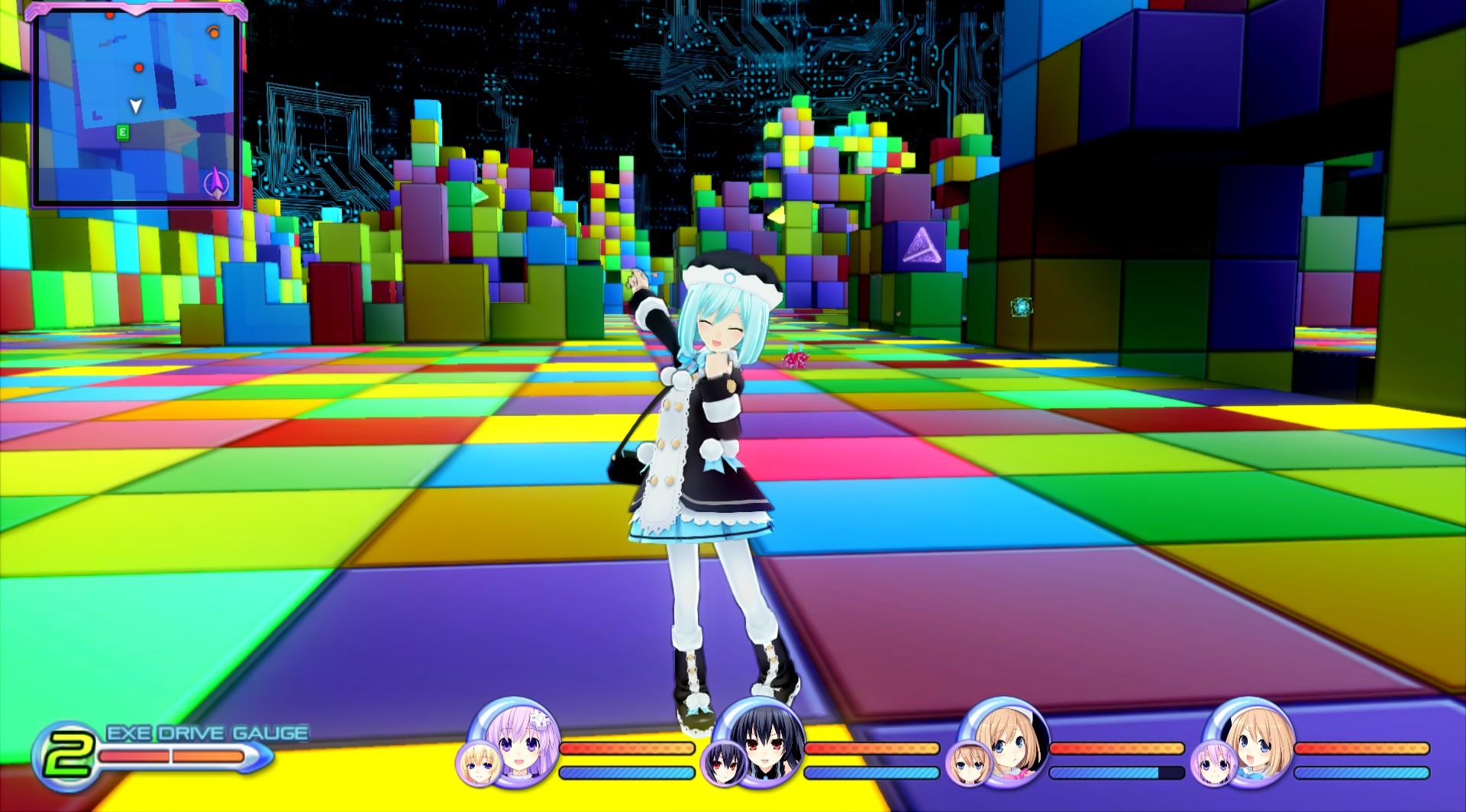The width and height of the screenshot is (1466, 812).
Task: Click the white player arrow on the minimap
Action: [x=135, y=106]
